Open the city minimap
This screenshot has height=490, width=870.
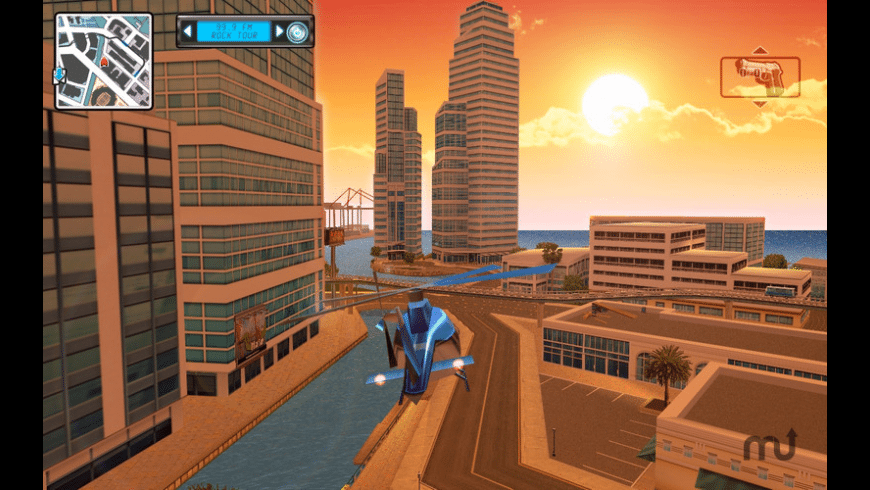tap(104, 60)
